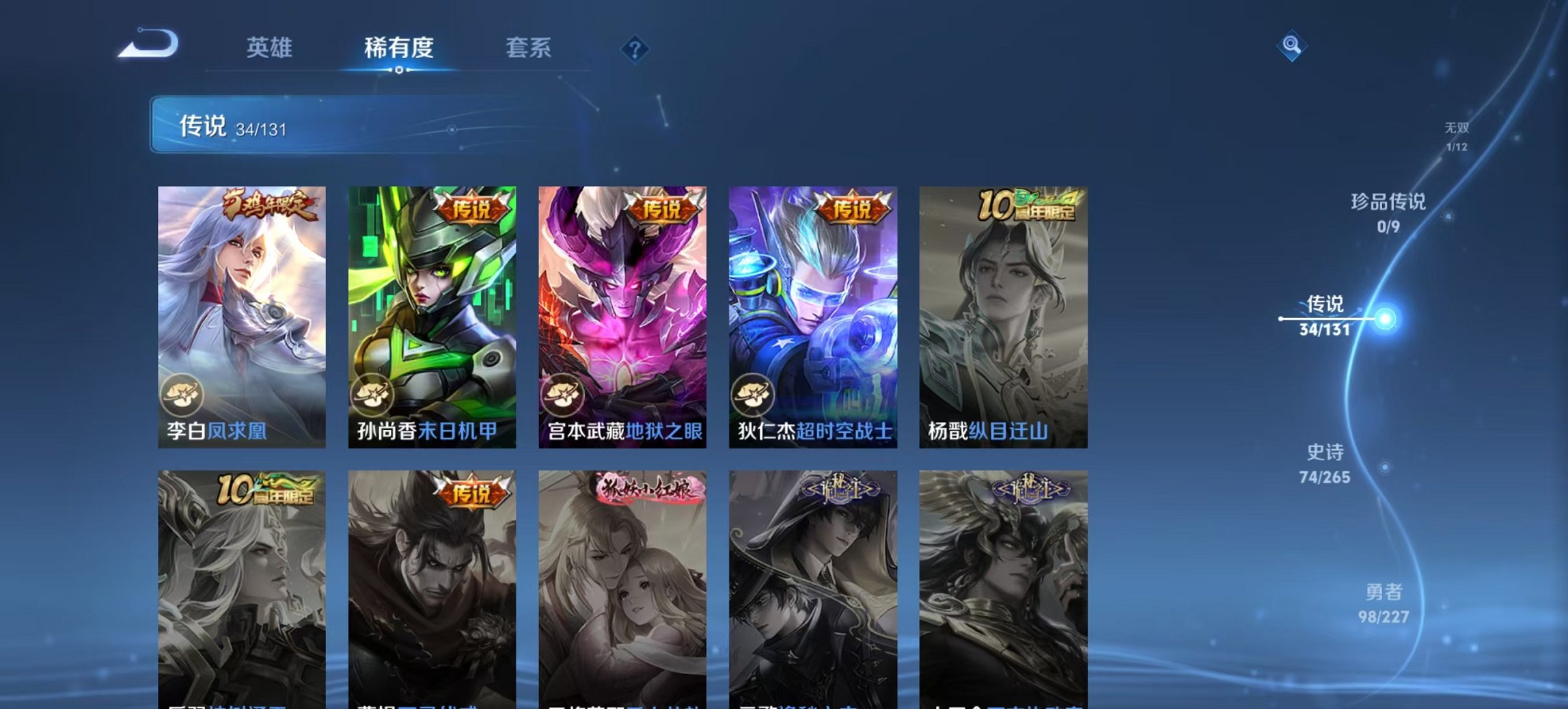This screenshot has width=1568, height=709.
Task: Click the question mark help icon
Action: click(x=634, y=49)
